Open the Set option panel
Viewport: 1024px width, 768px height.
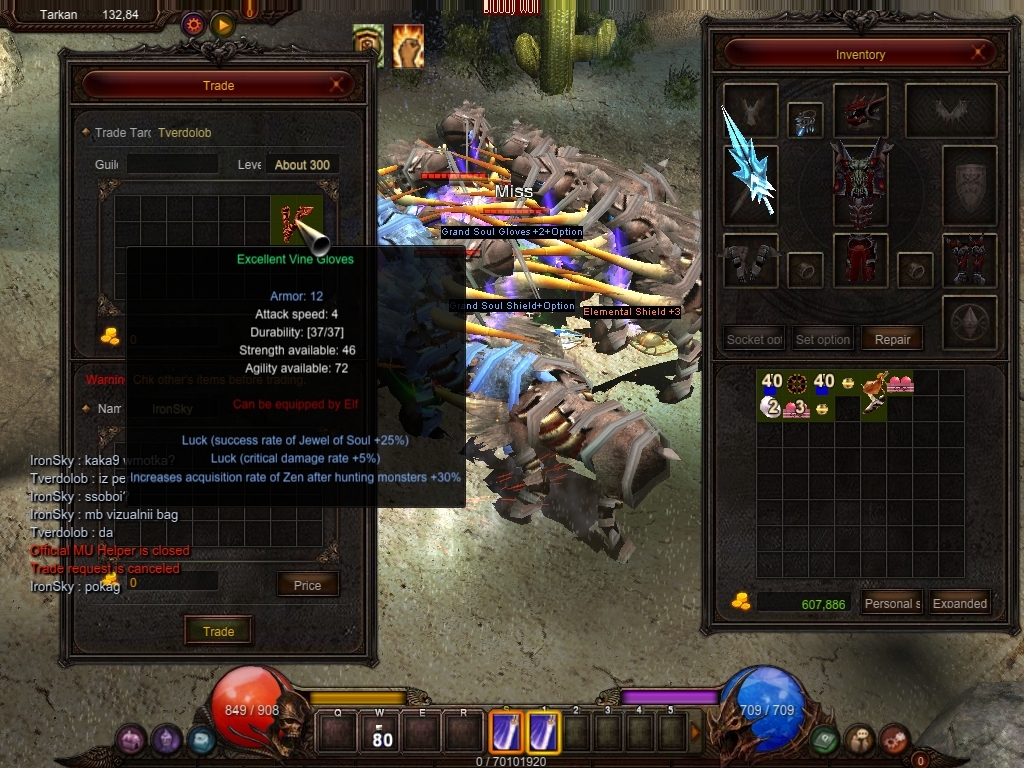822,339
